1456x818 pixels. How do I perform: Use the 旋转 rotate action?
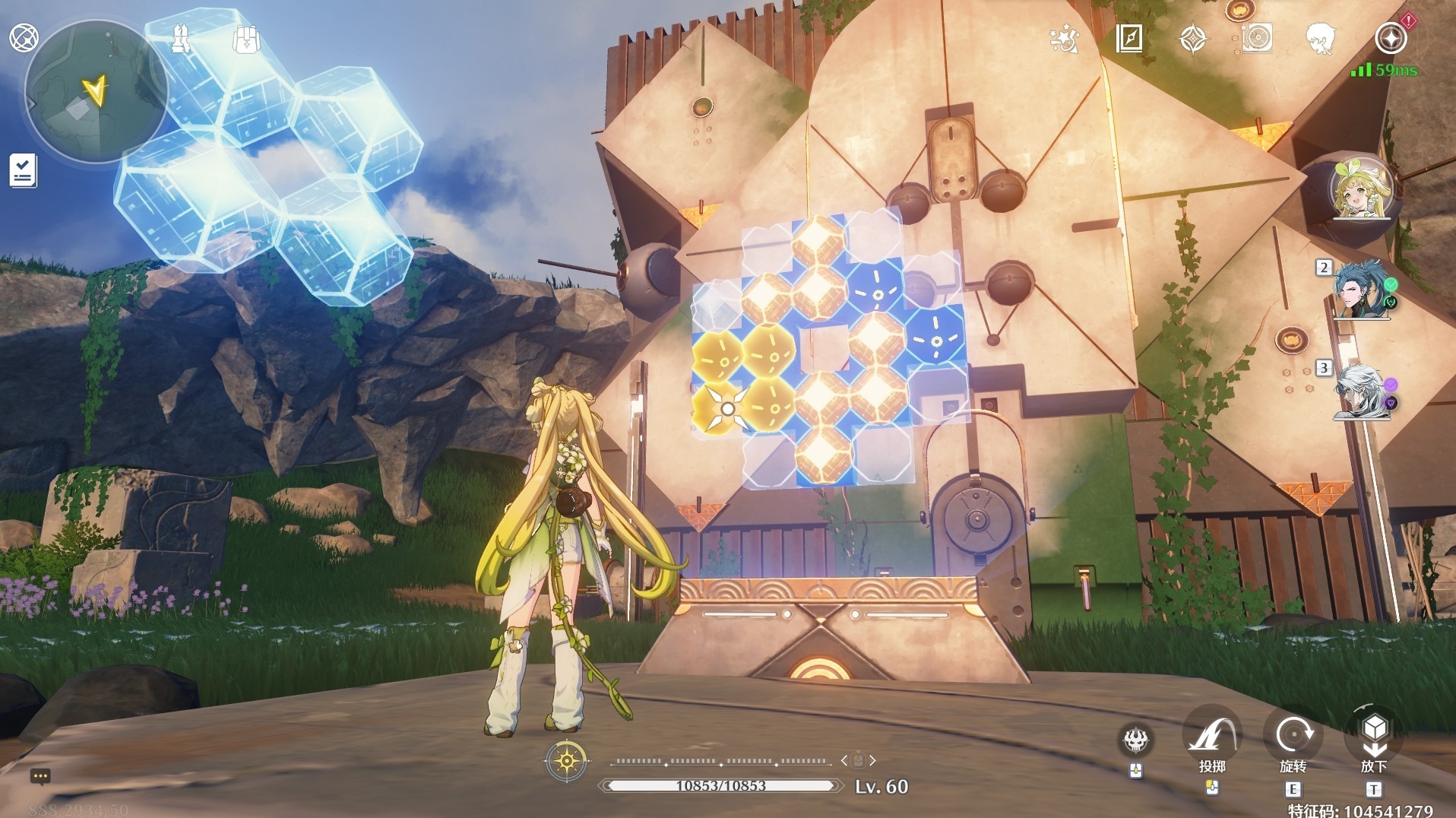click(x=1293, y=736)
